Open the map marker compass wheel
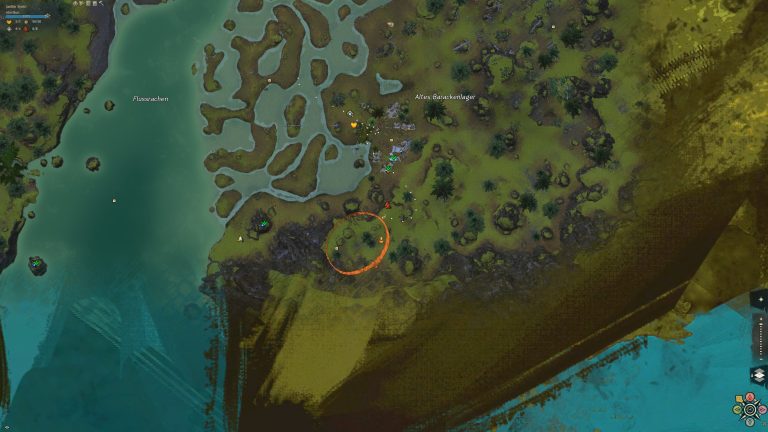 (x=750, y=409)
